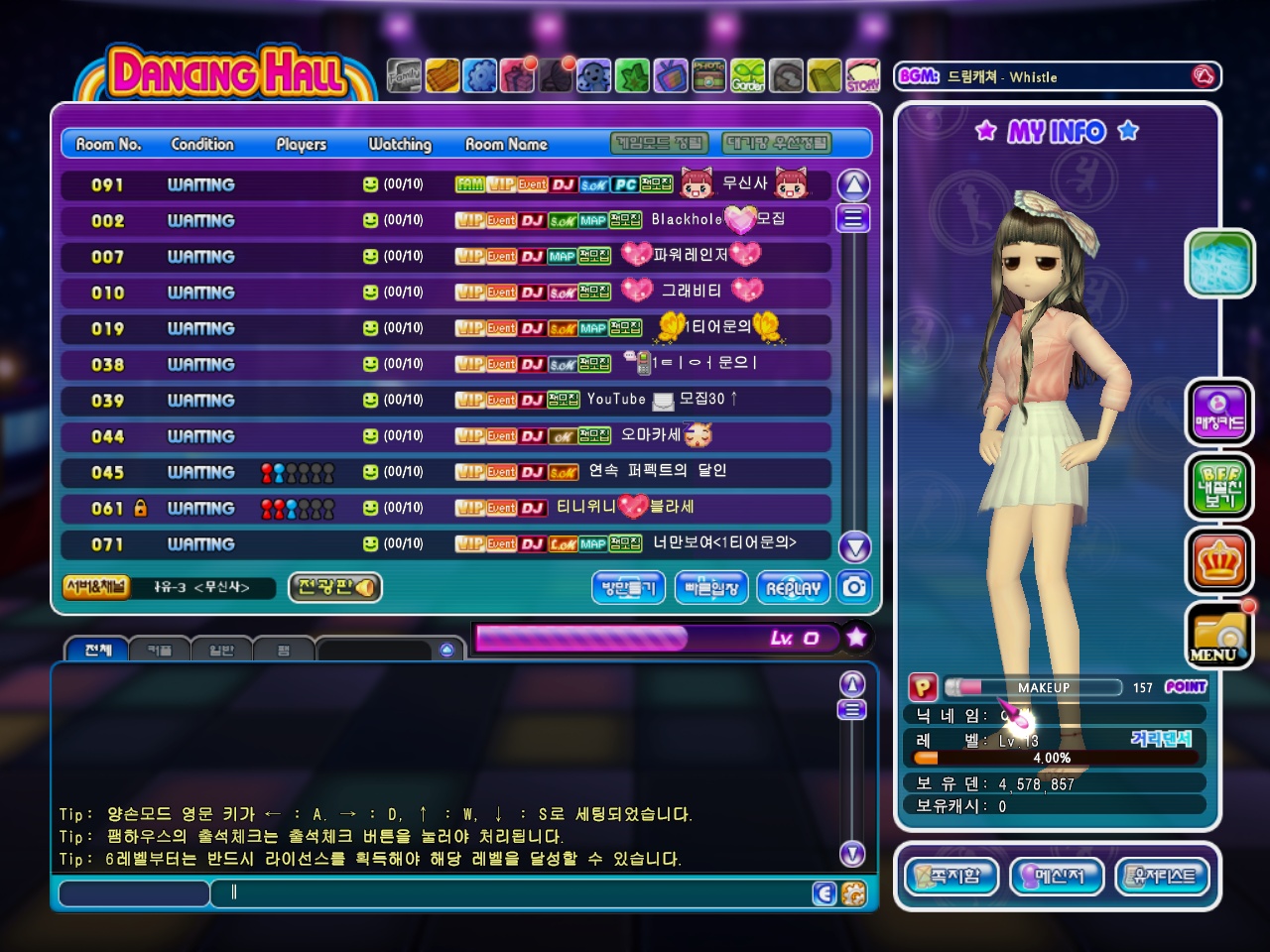Open the REPLAY button
Screen dimensions: 1270x952
[x=794, y=588]
